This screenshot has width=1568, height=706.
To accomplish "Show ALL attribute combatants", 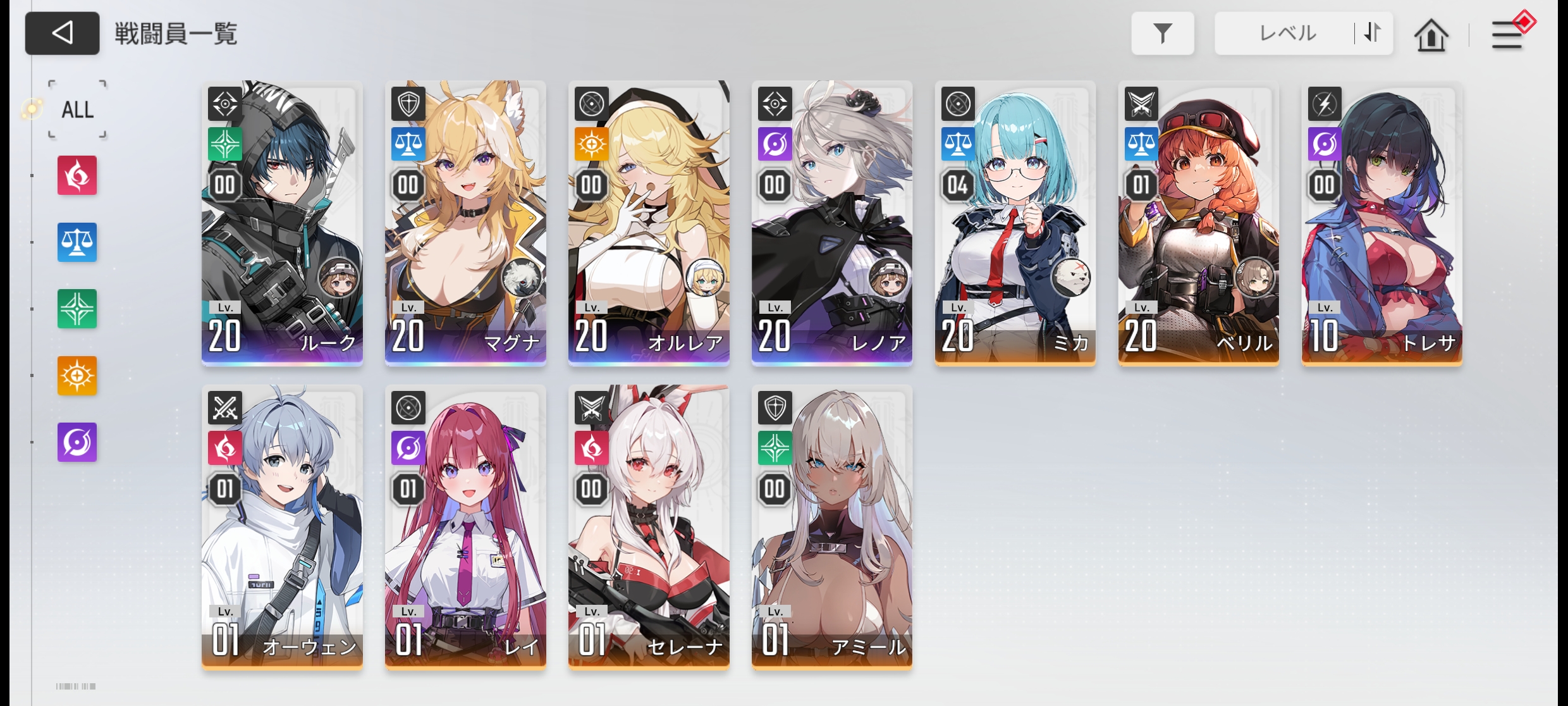I will pyautogui.click(x=77, y=109).
